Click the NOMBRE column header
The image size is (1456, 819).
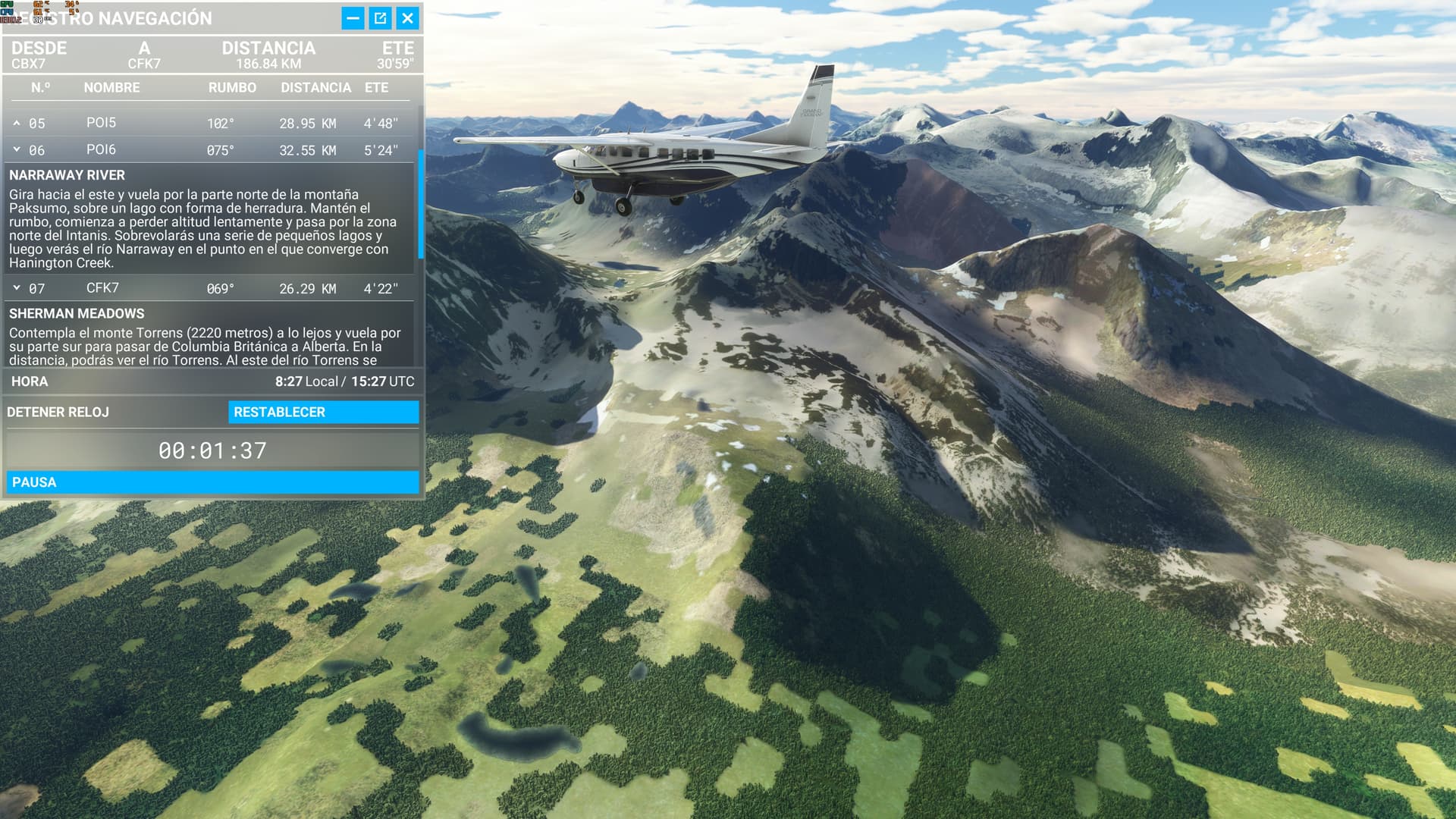pos(114,87)
